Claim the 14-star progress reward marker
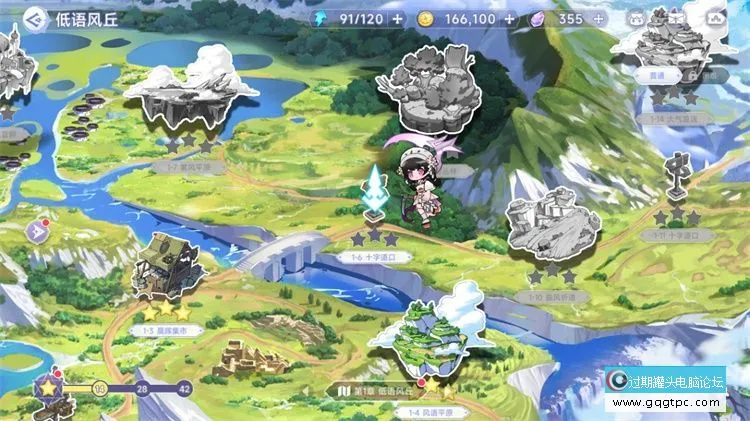750x421 pixels. click(x=100, y=388)
